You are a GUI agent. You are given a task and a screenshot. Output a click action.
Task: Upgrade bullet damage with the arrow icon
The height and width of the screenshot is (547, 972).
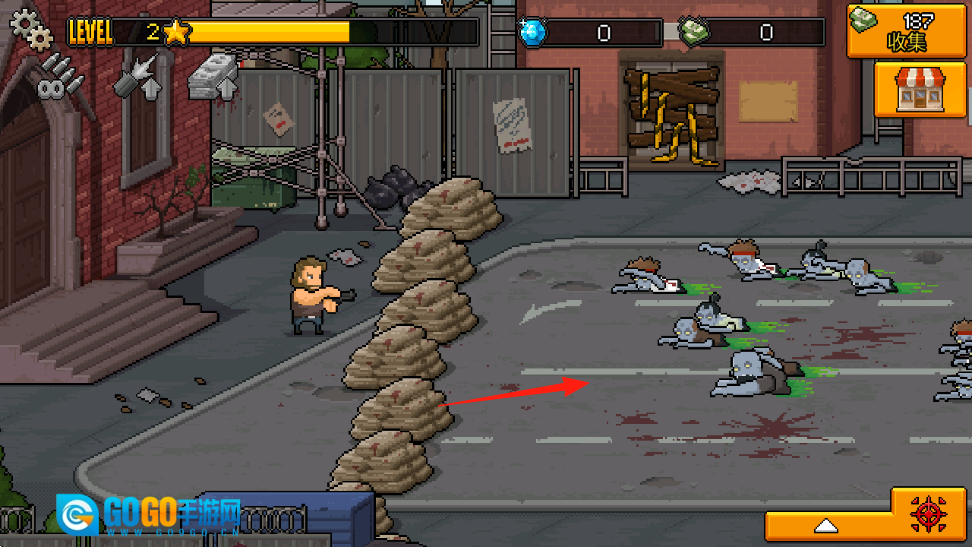point(137,78)
